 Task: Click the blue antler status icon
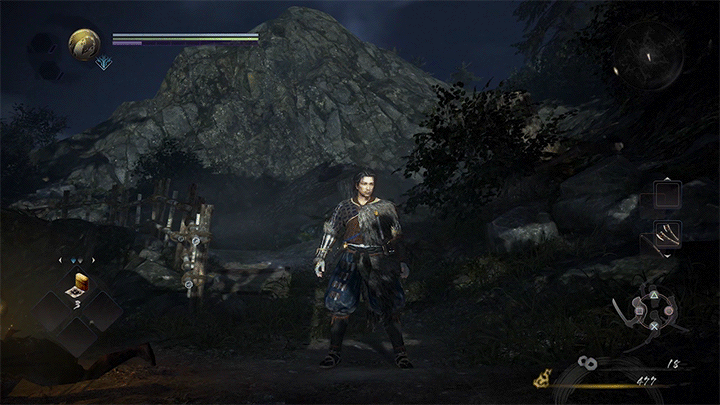[x=104, y=63]
